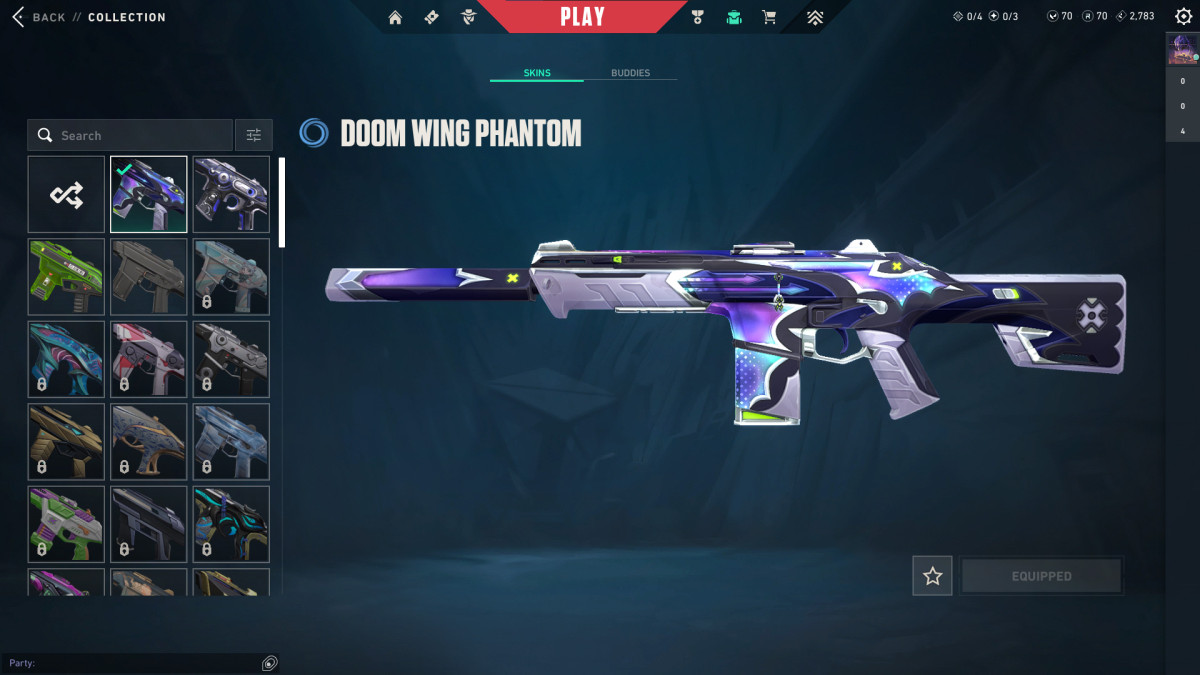The image size is (1200, 675).
Task: Choose the red and white locked Phantom skin
Action: [148, 359]
